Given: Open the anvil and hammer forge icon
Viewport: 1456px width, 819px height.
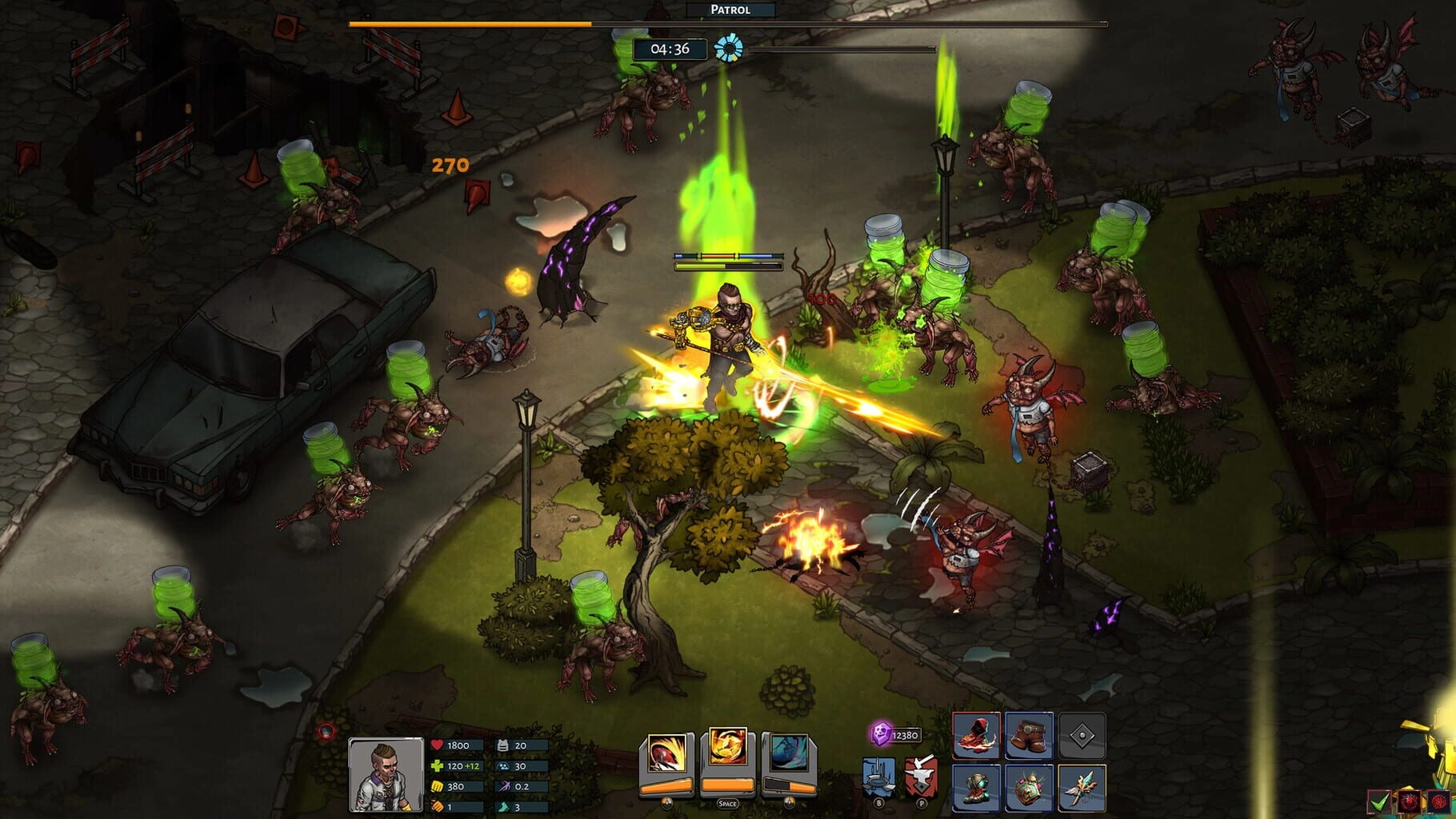Looking at the screenshot, I should [922, 776].
